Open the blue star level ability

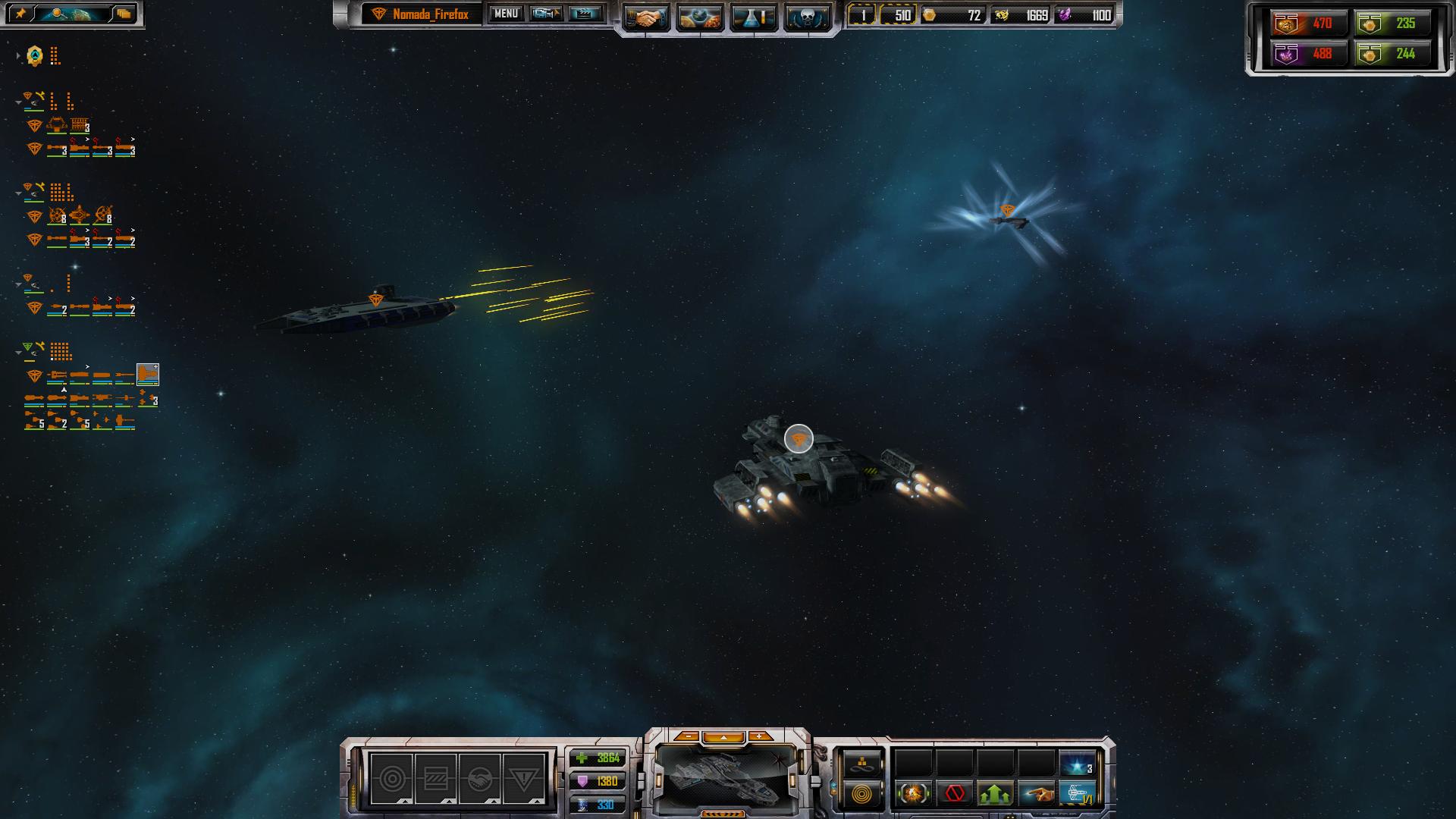(x=1077, y=764)
